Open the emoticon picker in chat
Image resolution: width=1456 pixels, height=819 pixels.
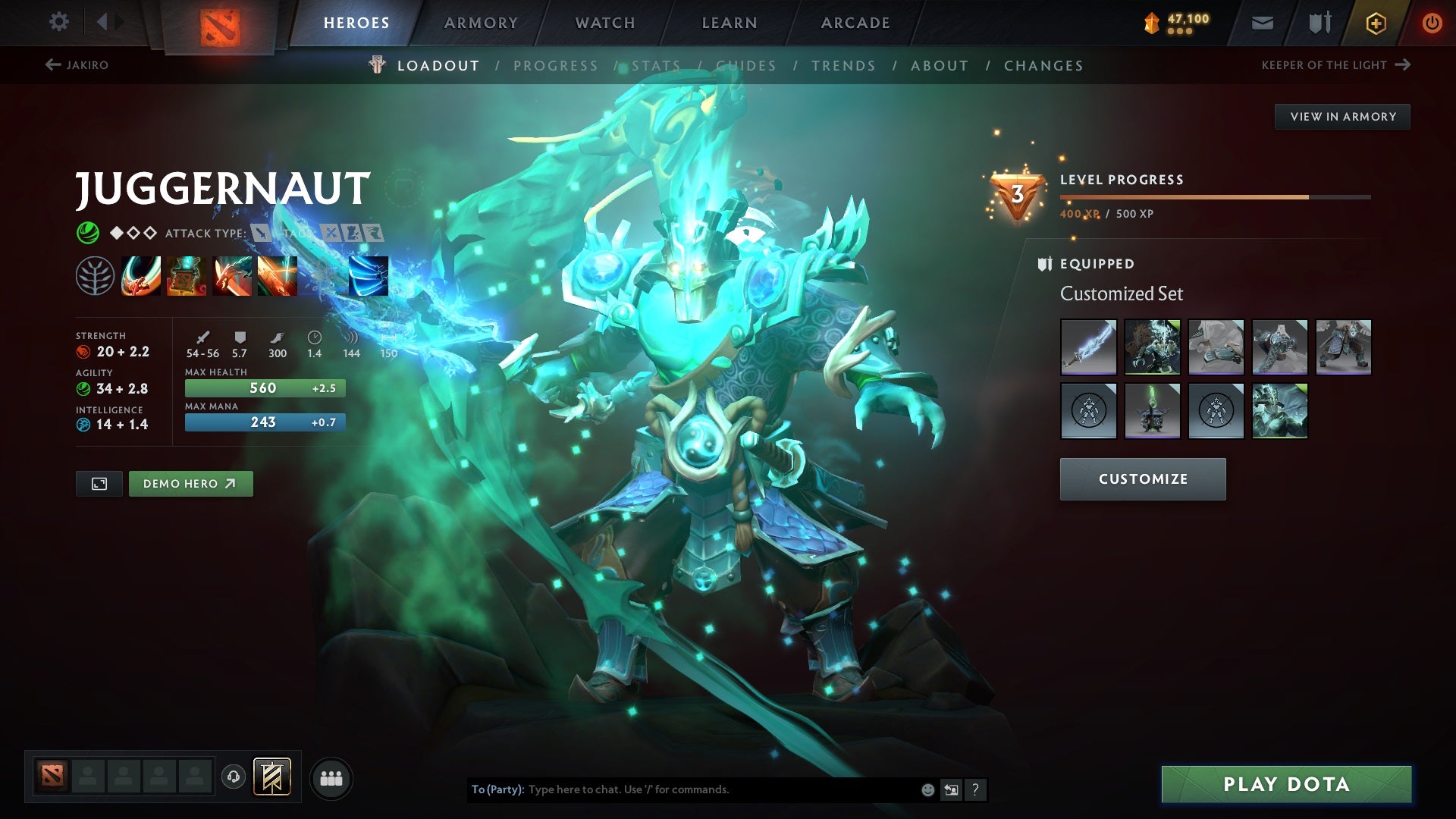coord(928,789)
